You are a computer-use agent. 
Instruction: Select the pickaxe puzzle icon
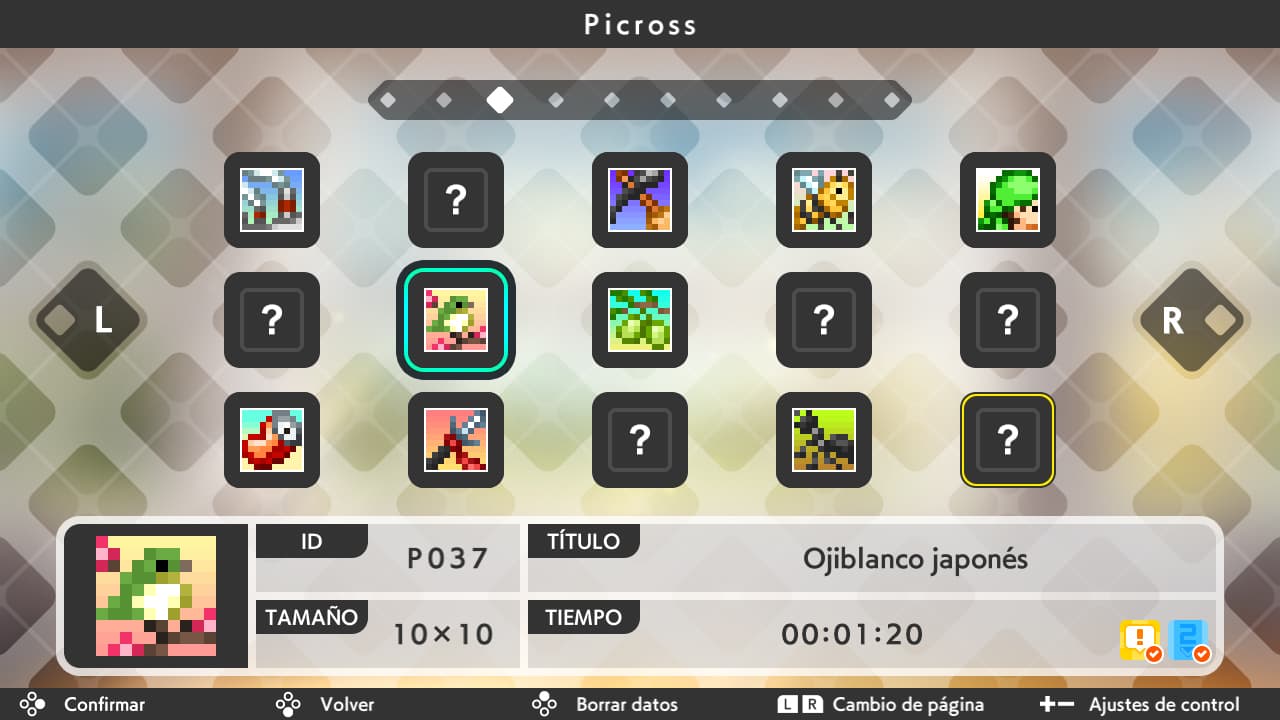pyautogui.click(x=639, y=200)
